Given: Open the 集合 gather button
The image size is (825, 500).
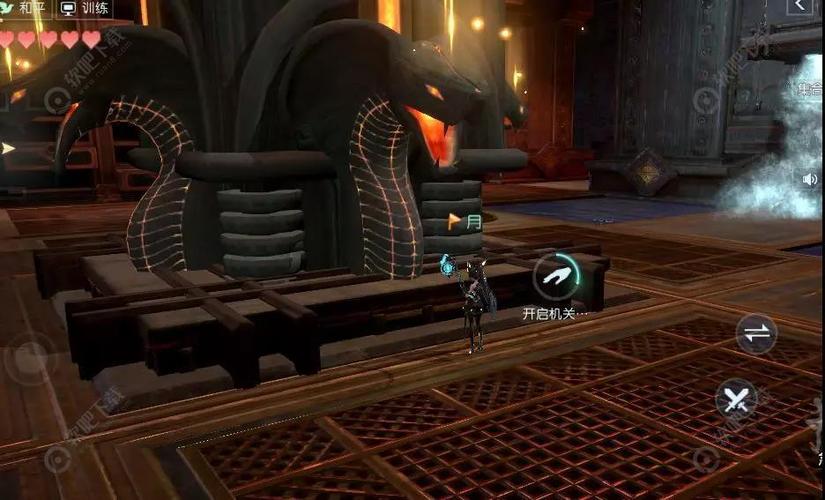Looking at the screenshot, I should pos(810,89).
